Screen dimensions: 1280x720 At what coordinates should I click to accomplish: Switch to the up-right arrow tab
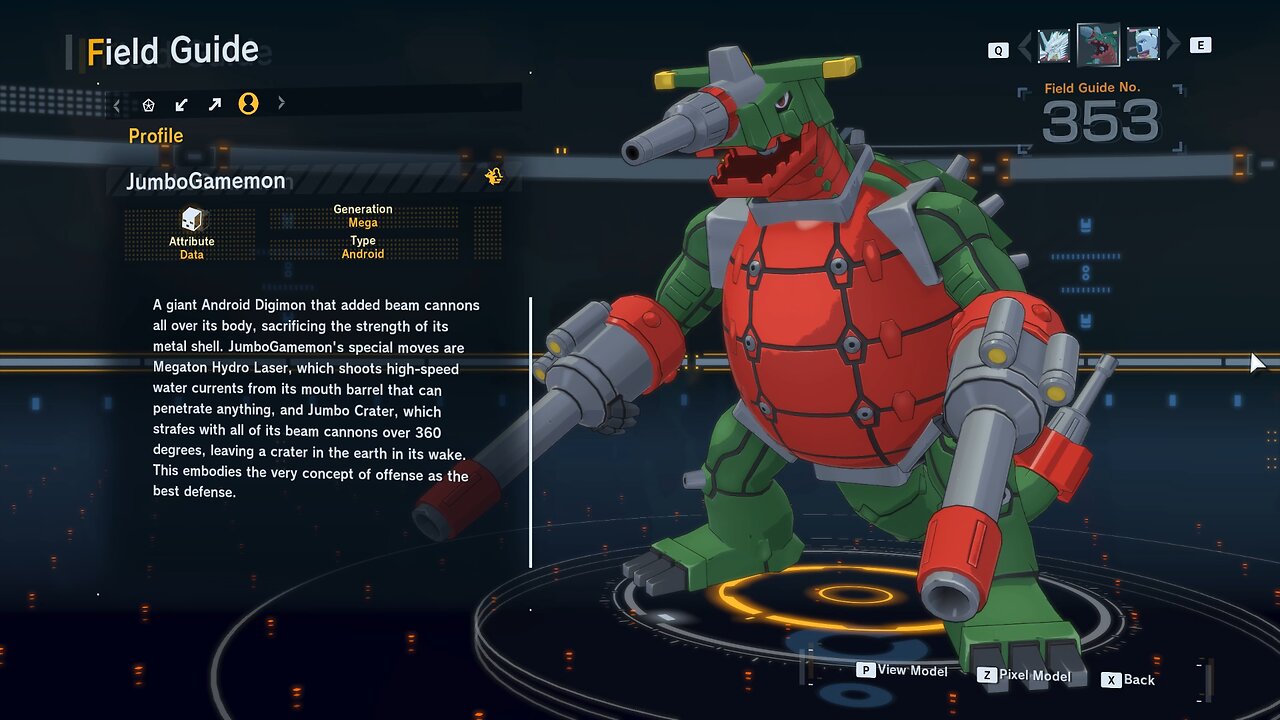coord(215,104)
